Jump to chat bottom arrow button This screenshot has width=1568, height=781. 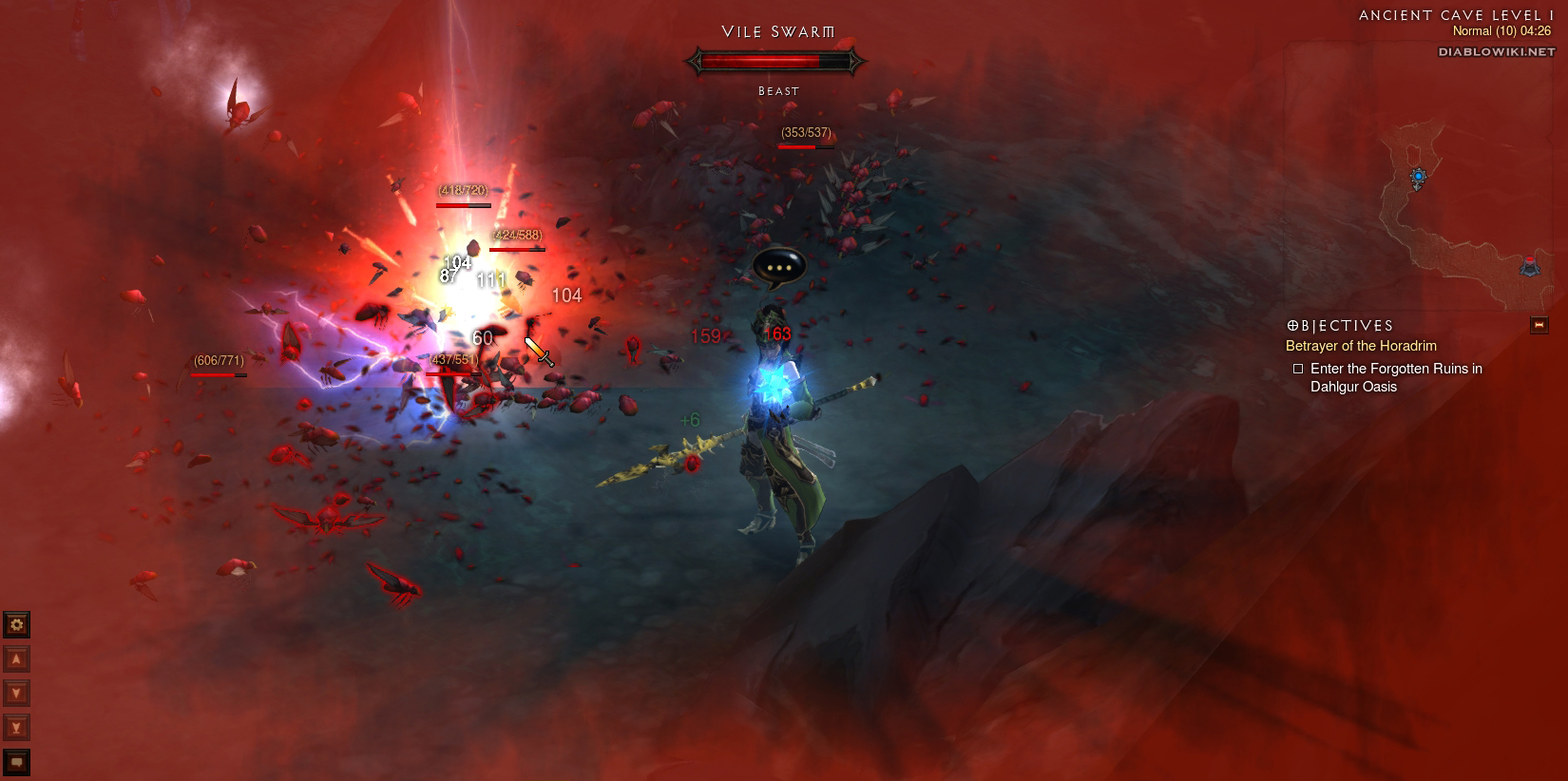(x=16, y=727)
